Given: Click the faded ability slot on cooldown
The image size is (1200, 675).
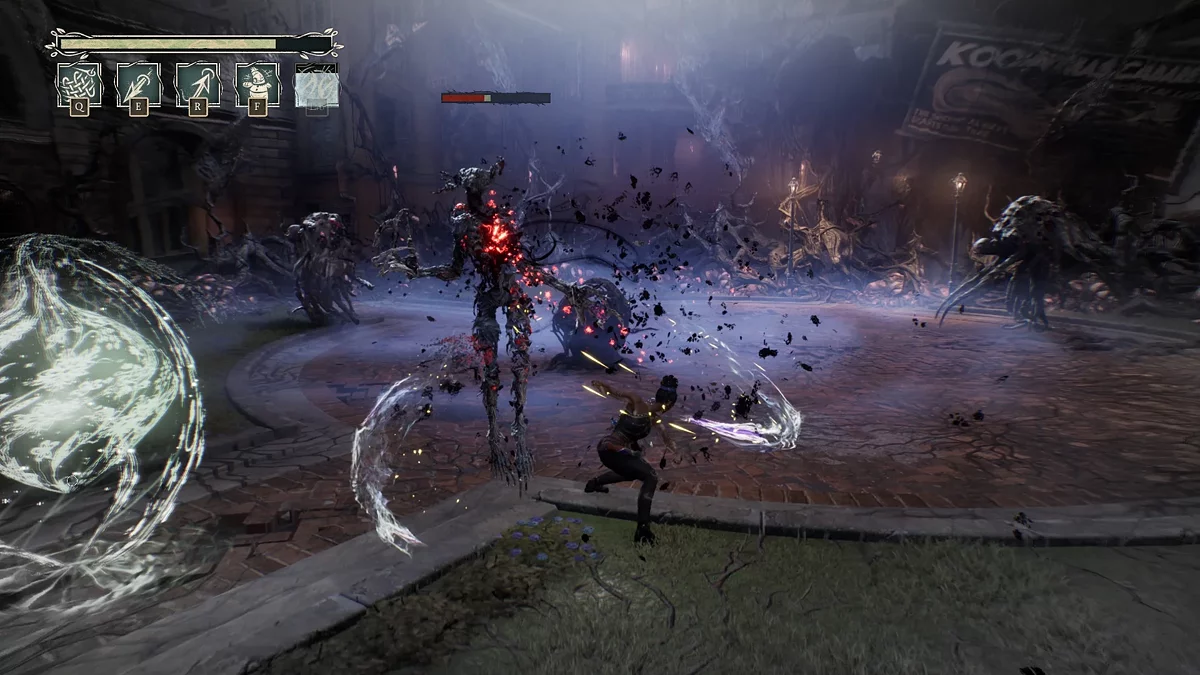Looking at the screenshot, I should tap(316, 84).
